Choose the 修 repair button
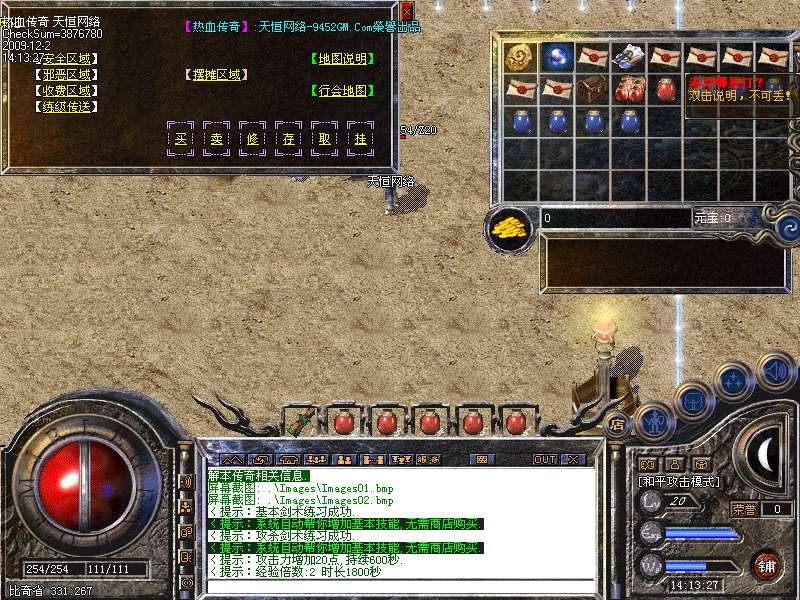The height and width of the screenshot is (600, 800). 252,139
